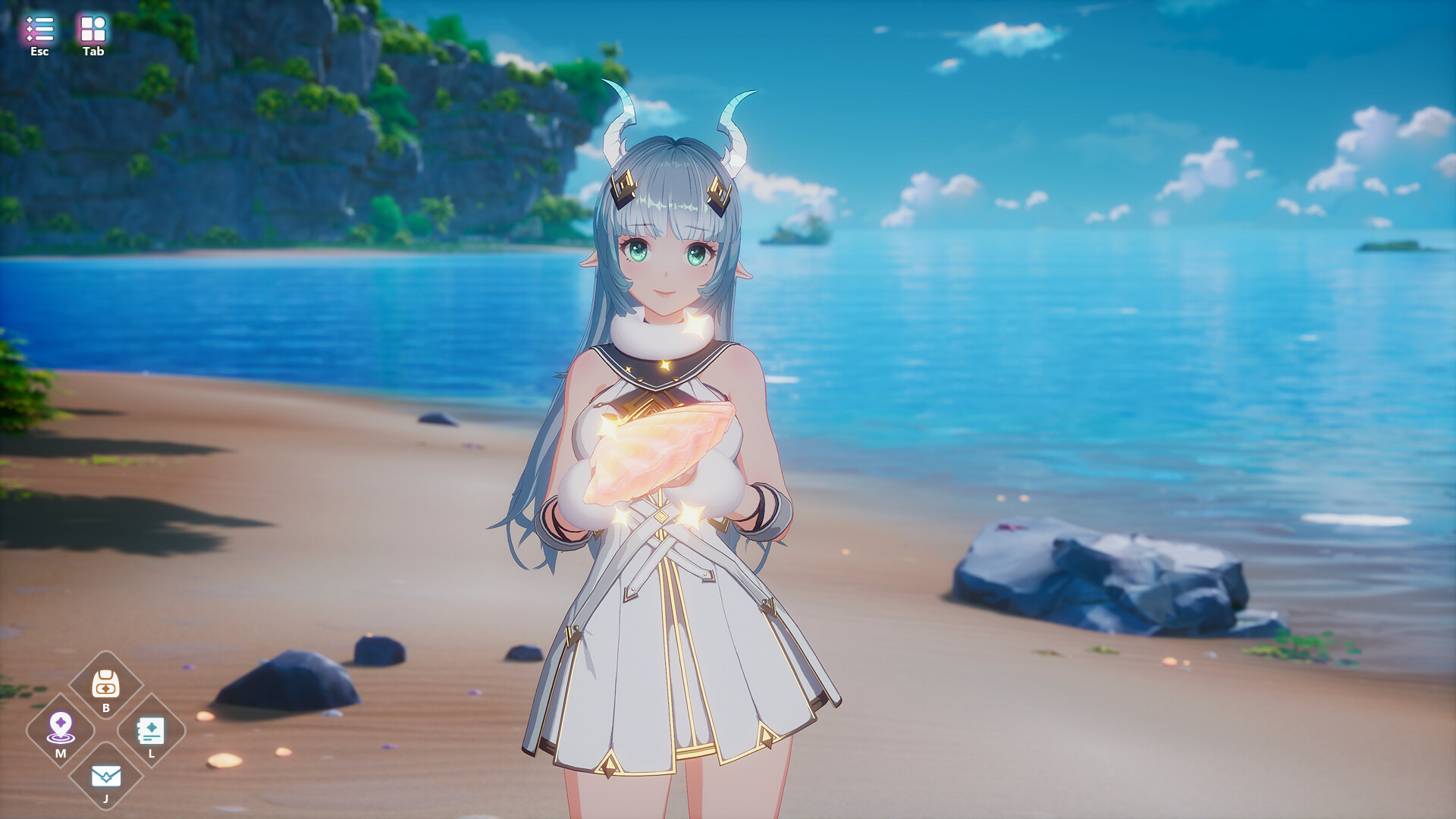Select the diamond tile containing the mail envelope

pos(105,777)
